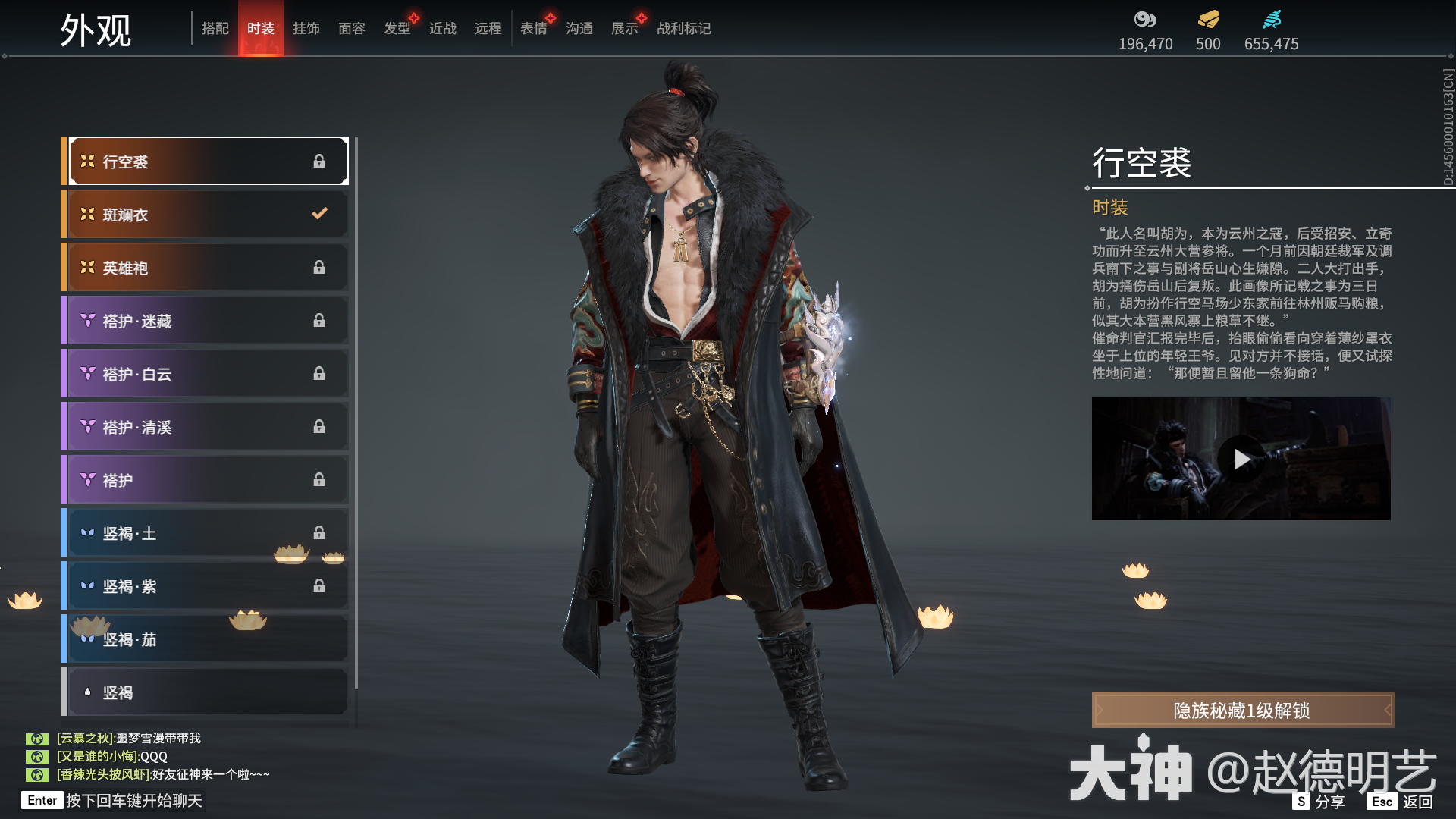Switch to the 近战 tab
The height and width of the screenshot is (819, 1456).
coord(442,28)
